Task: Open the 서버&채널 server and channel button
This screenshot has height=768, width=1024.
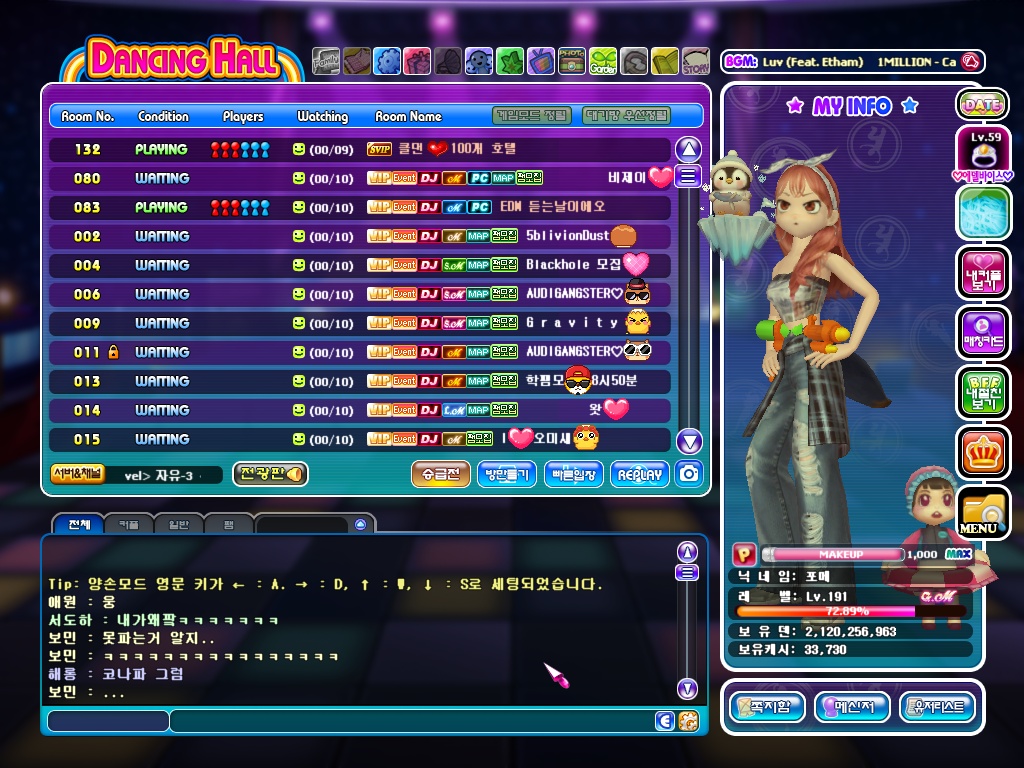Action: pos(77,474)
